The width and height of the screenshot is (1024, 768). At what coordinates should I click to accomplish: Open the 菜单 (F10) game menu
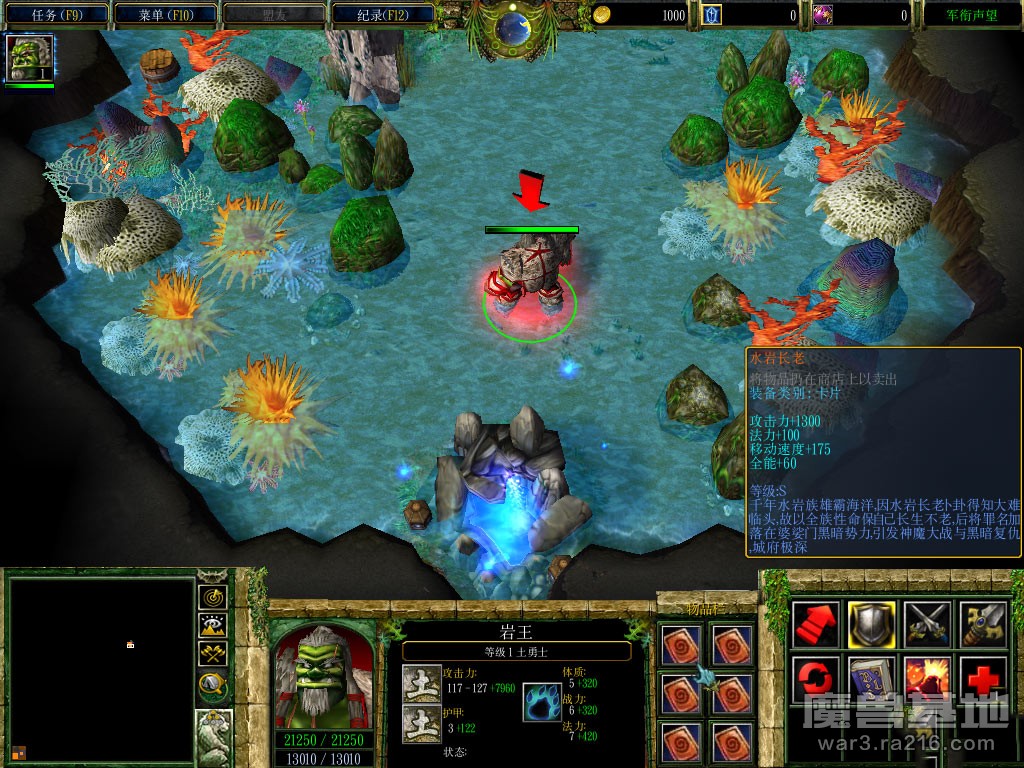167,15
